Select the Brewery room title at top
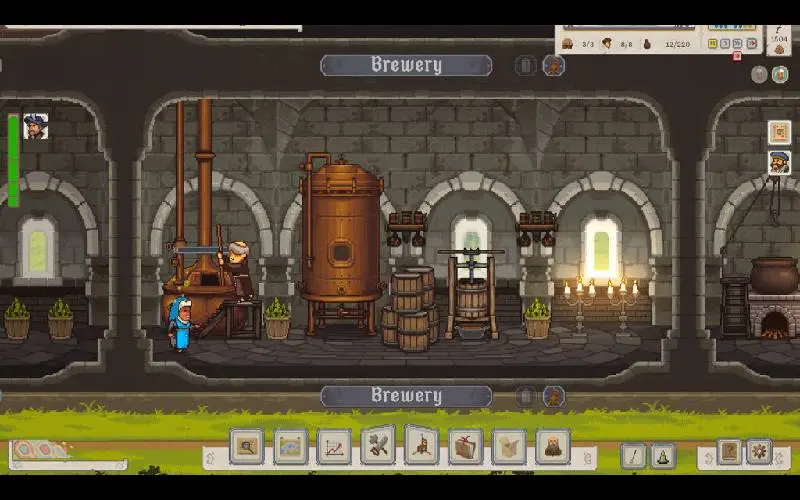 click(406, 66)
